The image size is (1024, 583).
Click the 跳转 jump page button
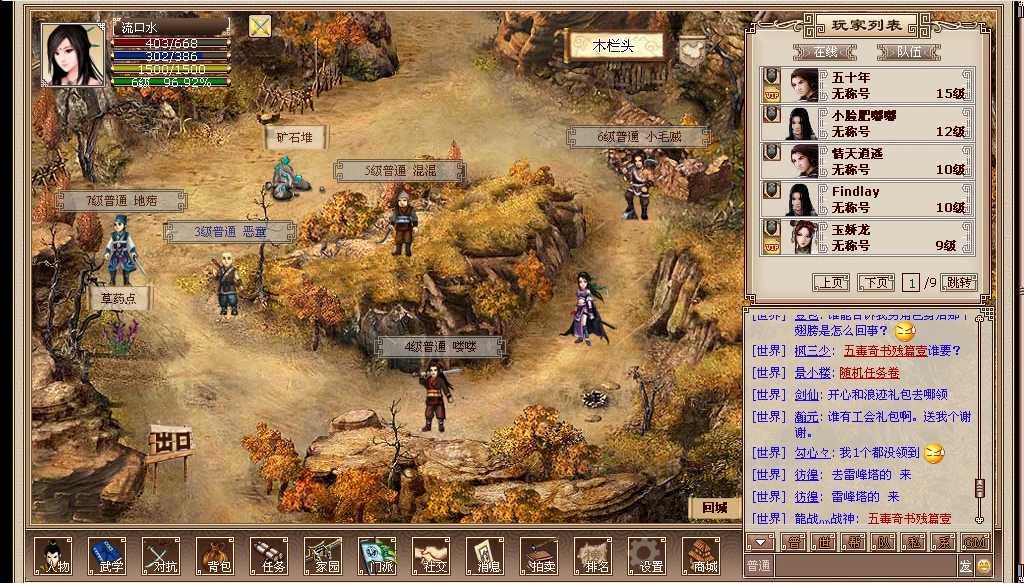pos(958,283)
